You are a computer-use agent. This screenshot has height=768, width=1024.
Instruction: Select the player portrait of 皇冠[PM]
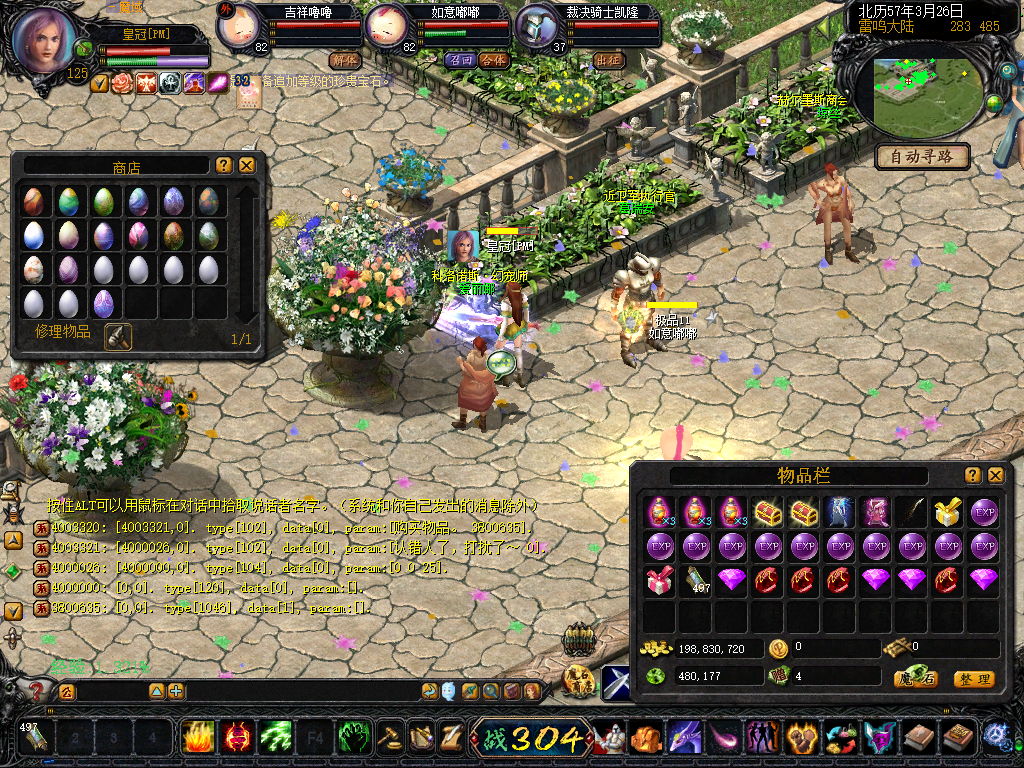(44, 41)
